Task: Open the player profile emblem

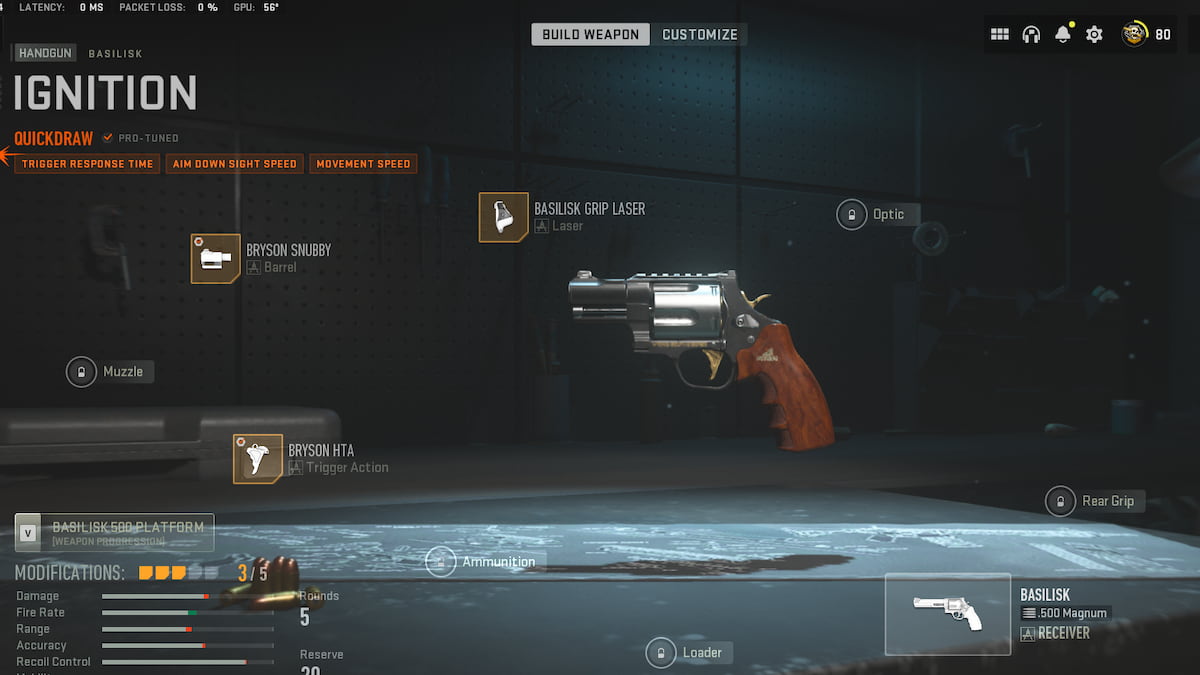Action: tap(1135, 34)
